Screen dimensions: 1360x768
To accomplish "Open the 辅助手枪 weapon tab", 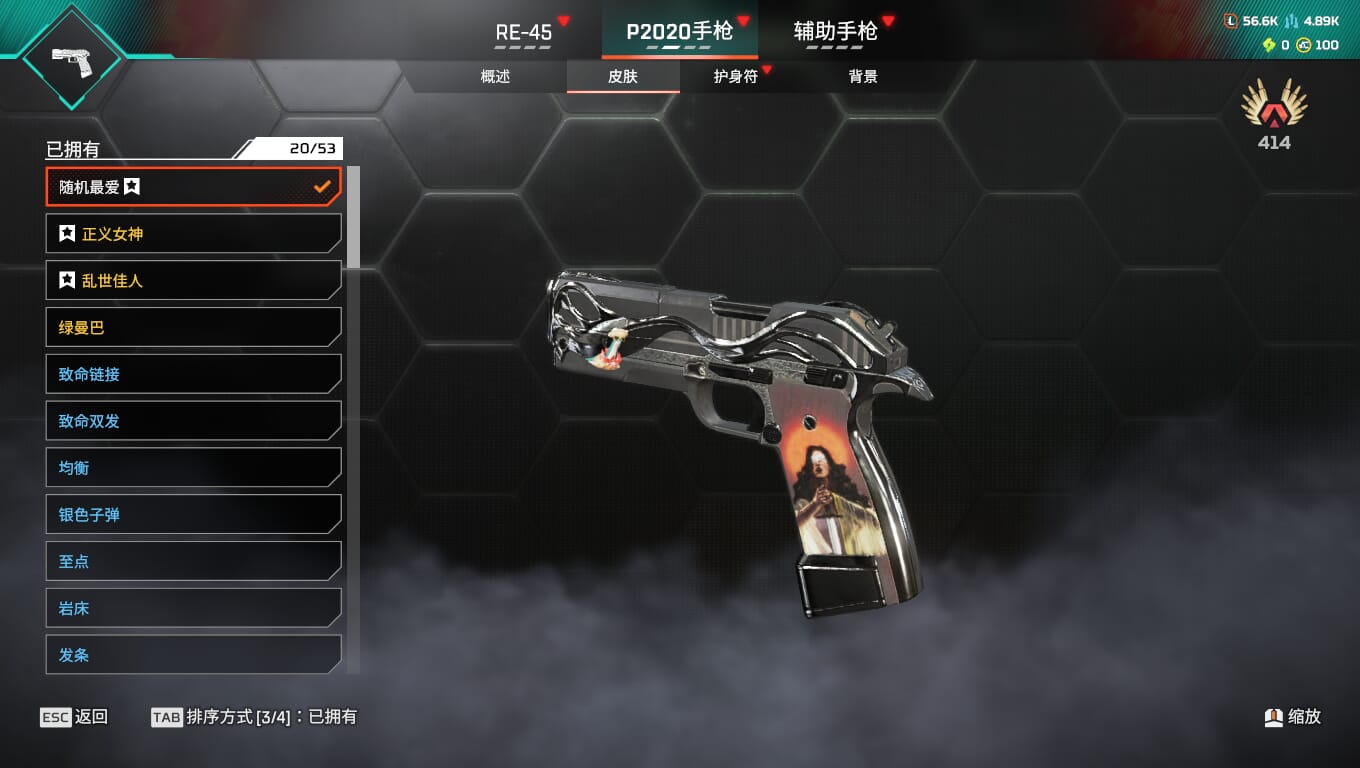I will point(836,32).
